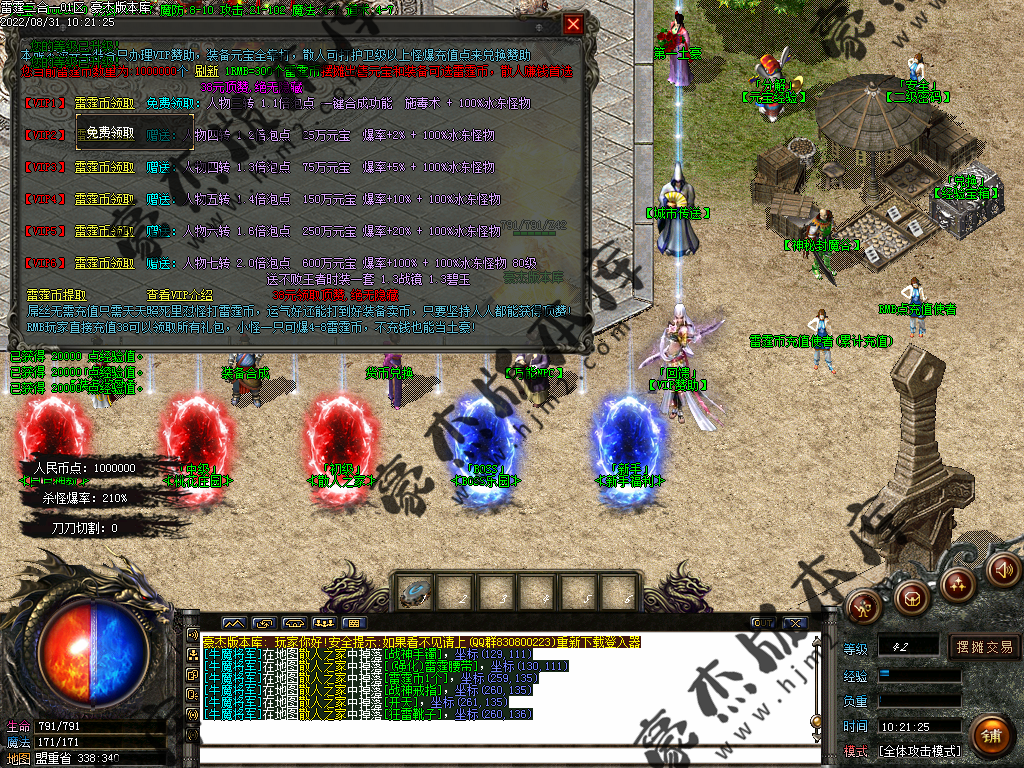
Task: Close the VIP sponsorship dialog
Action: [573, 25]
